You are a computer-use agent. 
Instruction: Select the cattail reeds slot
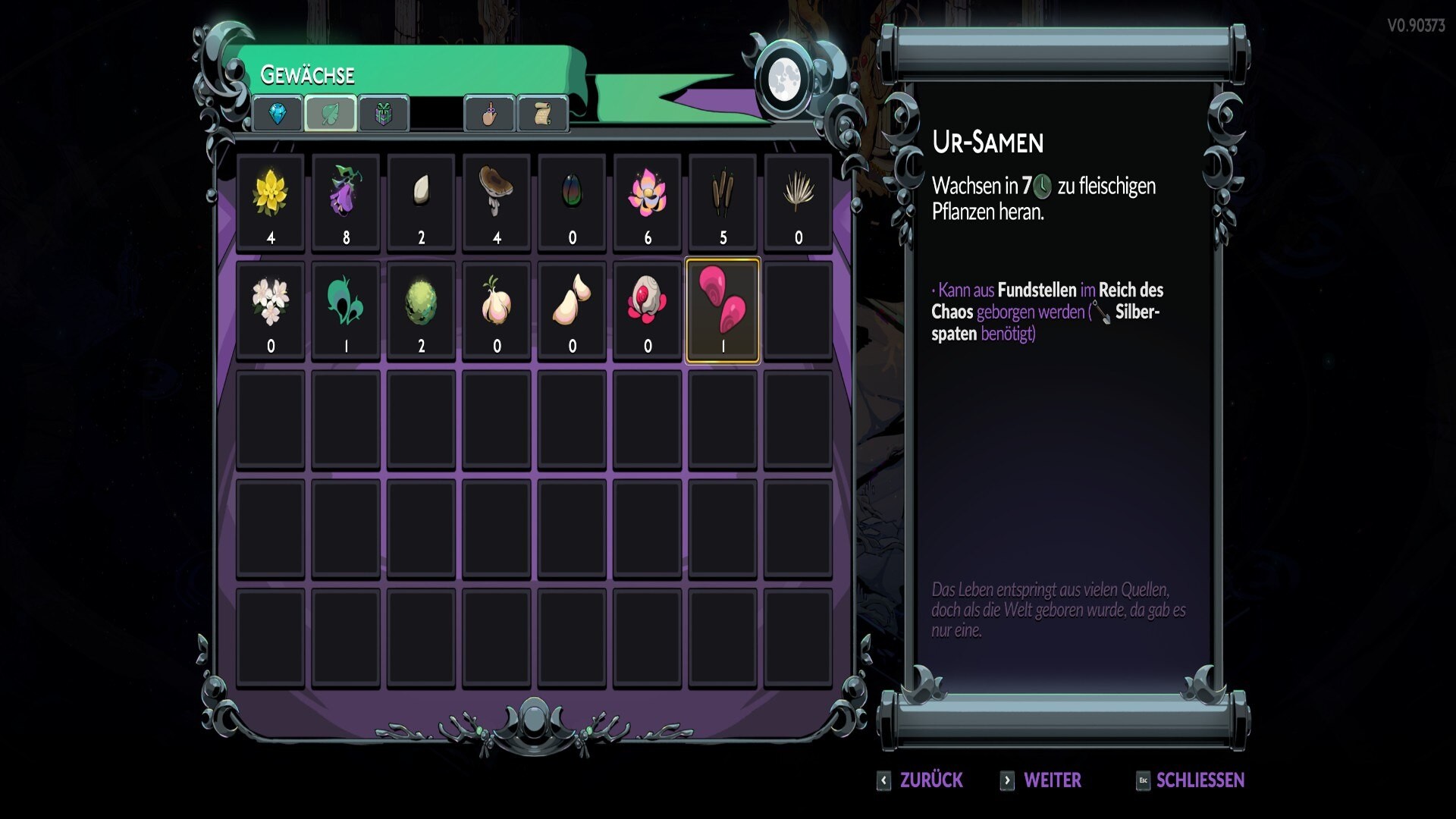click(x=723, y=202)
